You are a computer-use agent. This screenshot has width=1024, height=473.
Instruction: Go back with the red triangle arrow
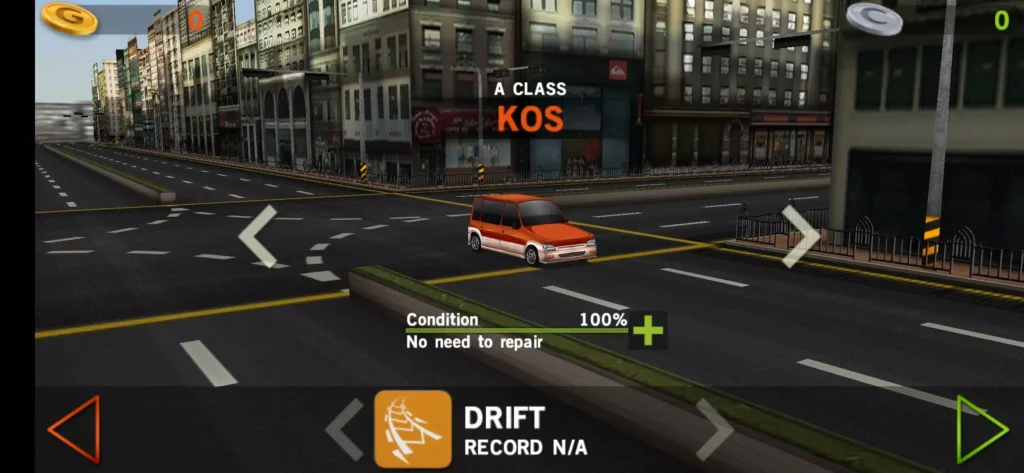tap(74, 429)
